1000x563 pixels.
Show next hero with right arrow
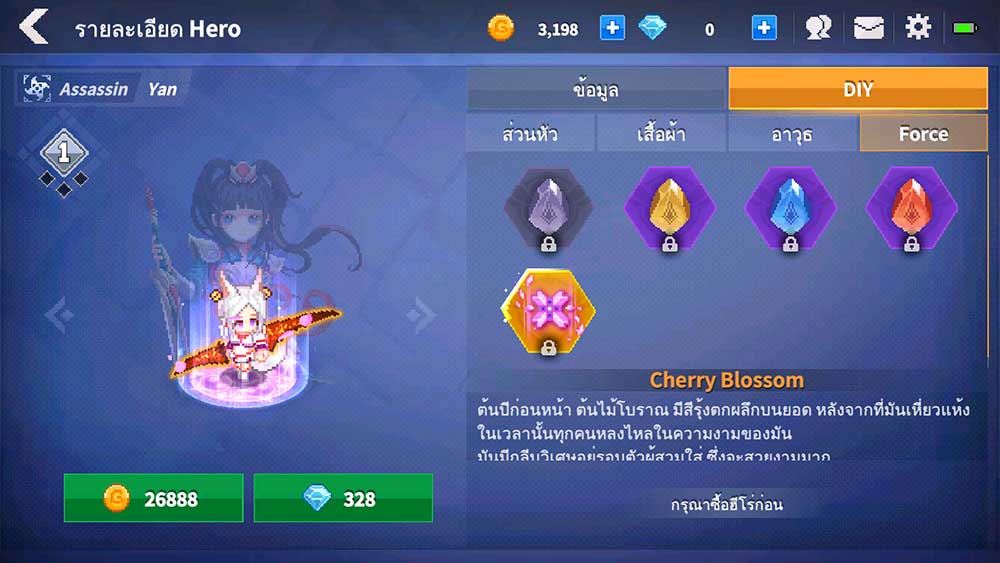[419, 316]
